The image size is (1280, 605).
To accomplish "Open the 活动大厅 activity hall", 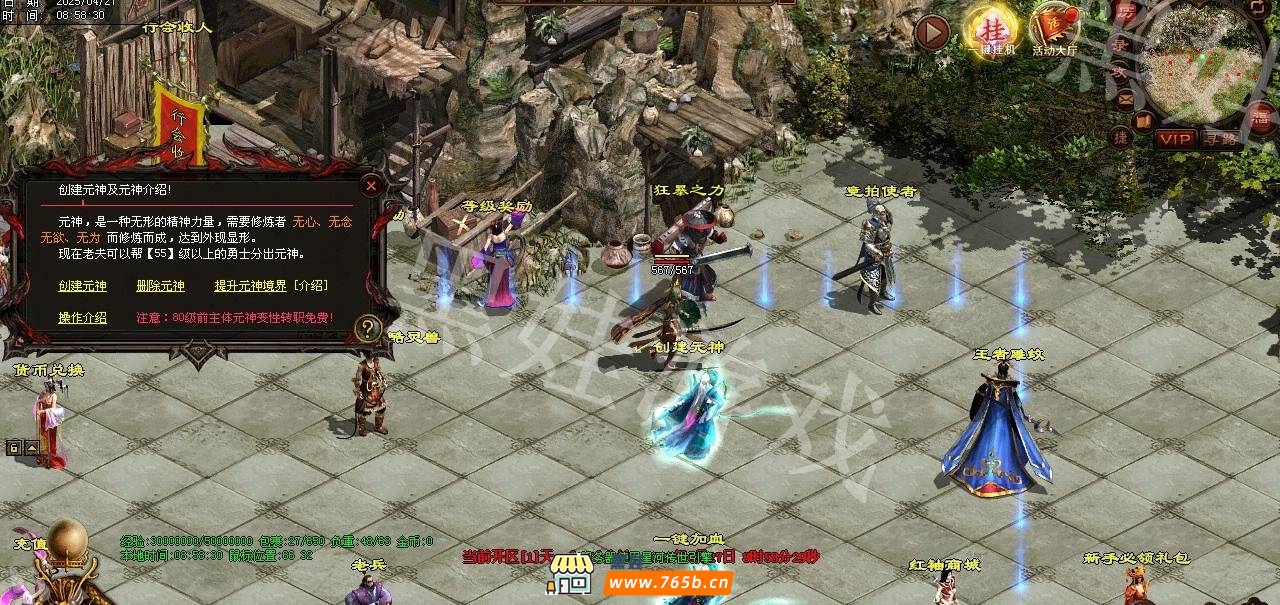I will coord(1054,28).
